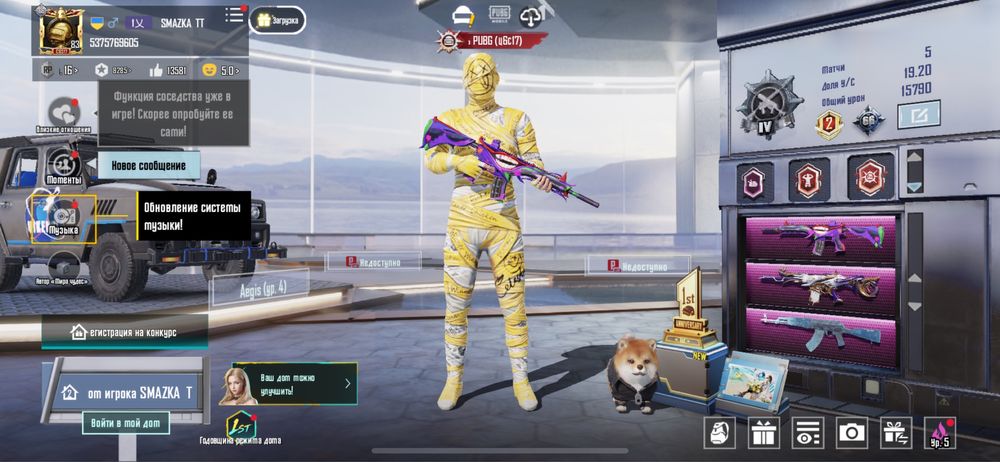Open the Моменты section
This screenshot has height=462, width=1000.
click(64, 162)
